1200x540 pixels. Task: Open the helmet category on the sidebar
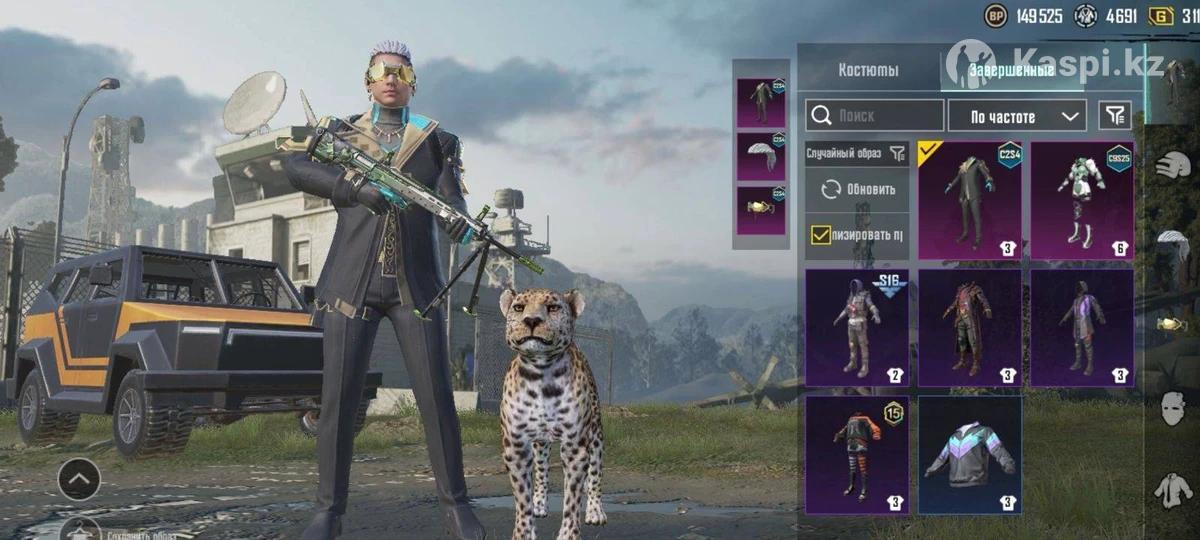(x=1172, y=166)
